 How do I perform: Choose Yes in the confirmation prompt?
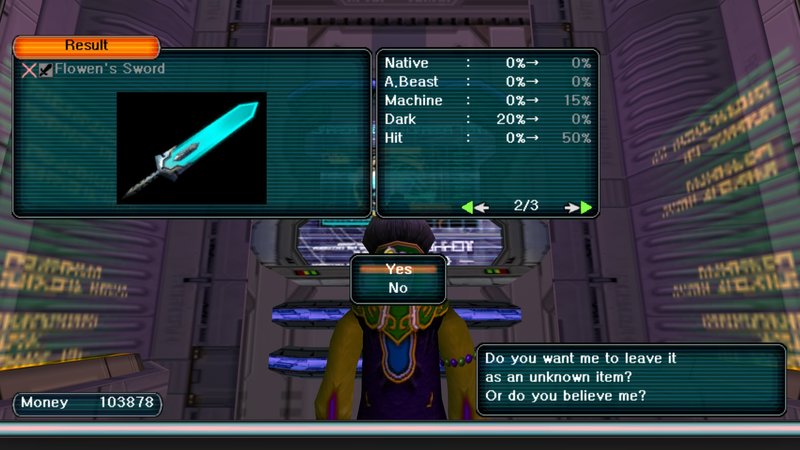click(398, 269)
